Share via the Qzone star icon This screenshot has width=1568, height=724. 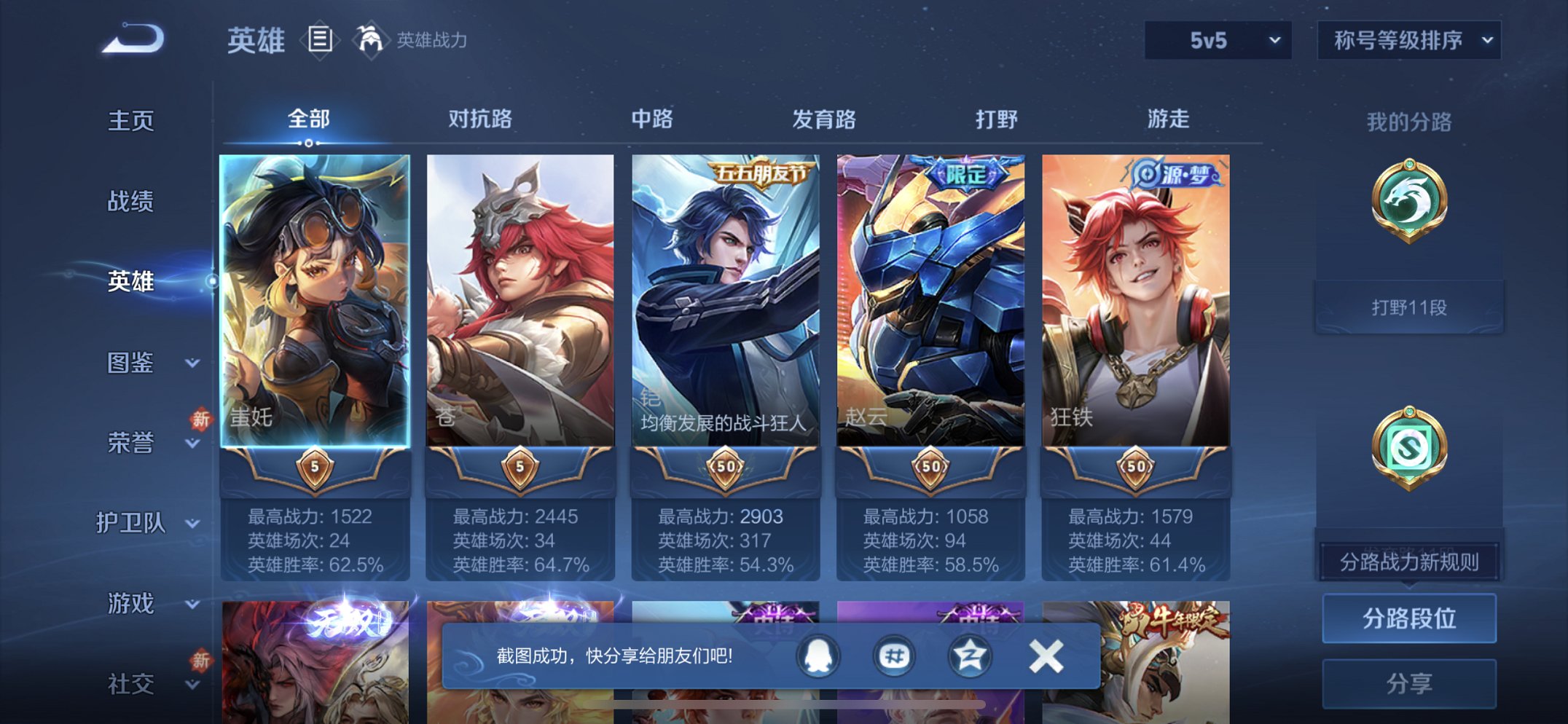point(969,655)
